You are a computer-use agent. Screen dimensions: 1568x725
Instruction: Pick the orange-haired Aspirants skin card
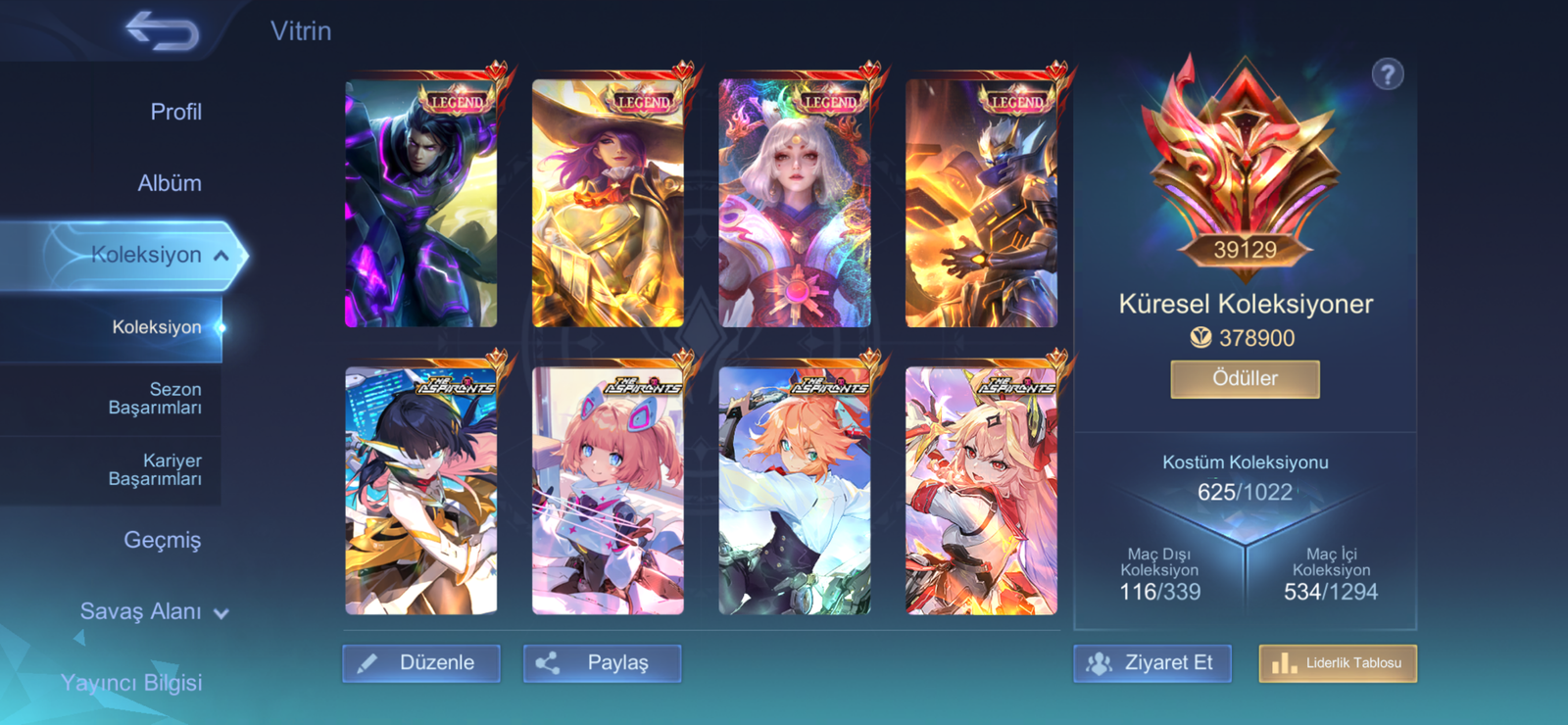click(x=795, y=490)
